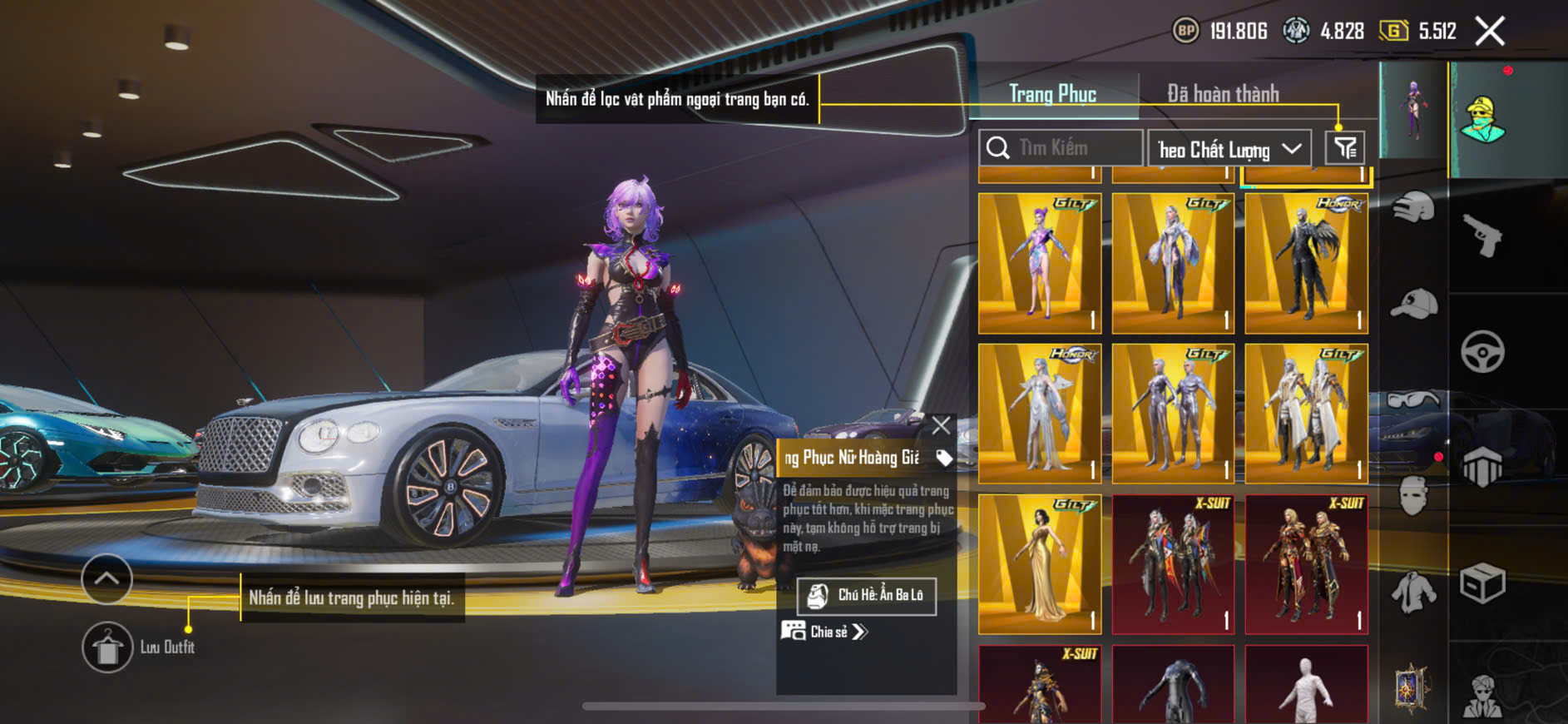The image size is (1568, 724).
Task: Open the steering wheel vehicle section
Action: click(1482, 351)
